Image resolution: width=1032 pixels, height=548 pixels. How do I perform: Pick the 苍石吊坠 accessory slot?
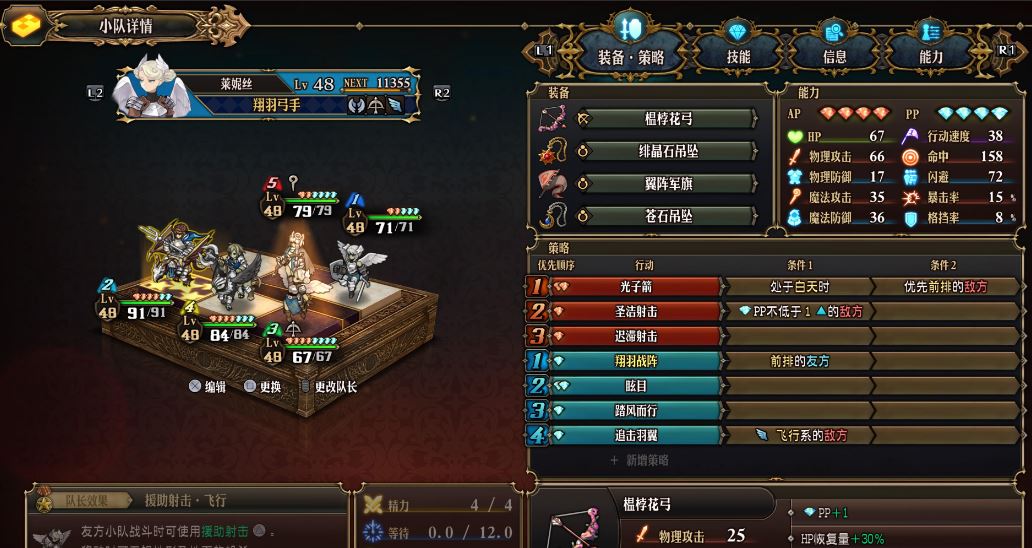[667, 215]
